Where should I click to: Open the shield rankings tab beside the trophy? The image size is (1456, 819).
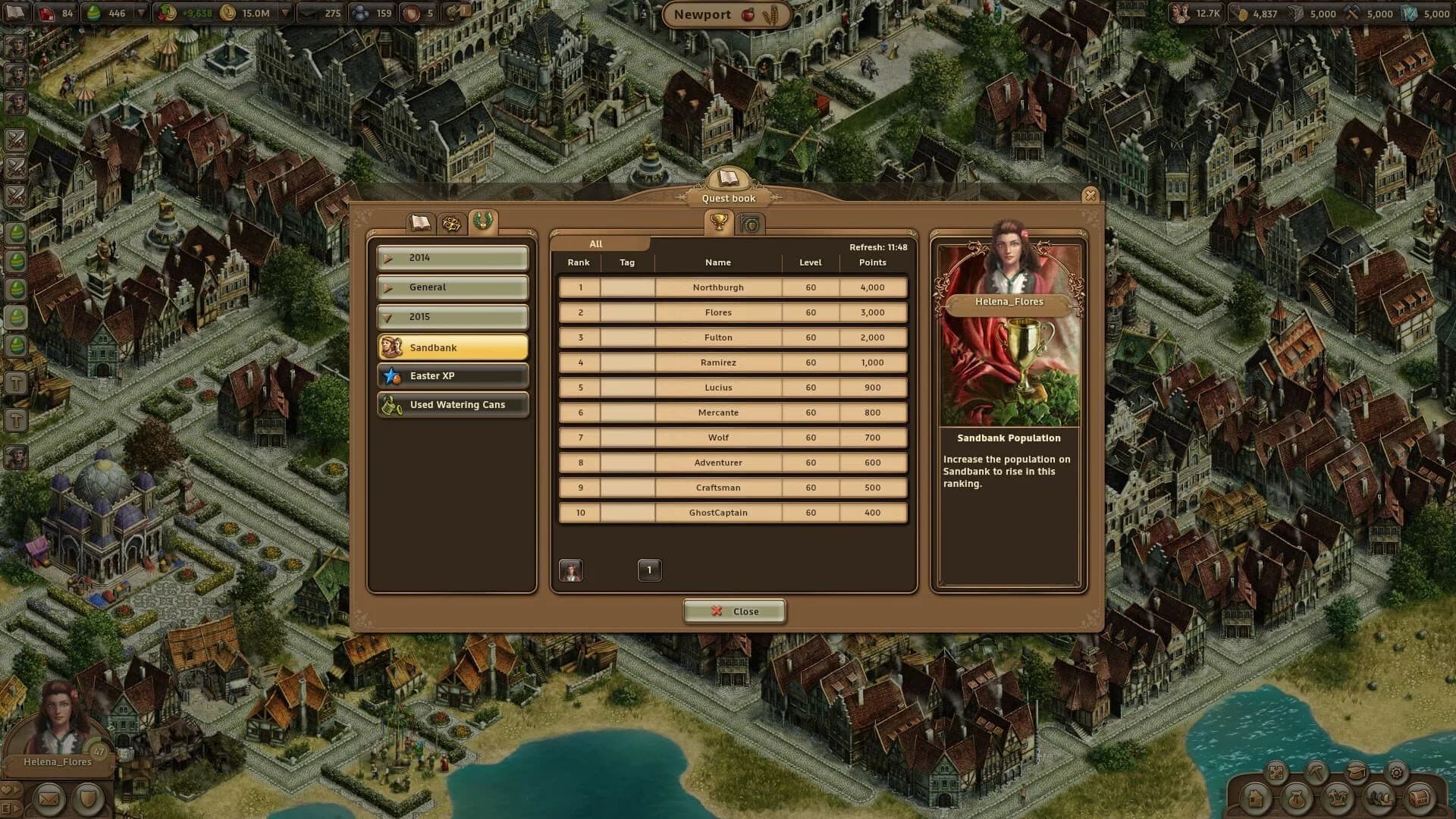click(749, 224)
